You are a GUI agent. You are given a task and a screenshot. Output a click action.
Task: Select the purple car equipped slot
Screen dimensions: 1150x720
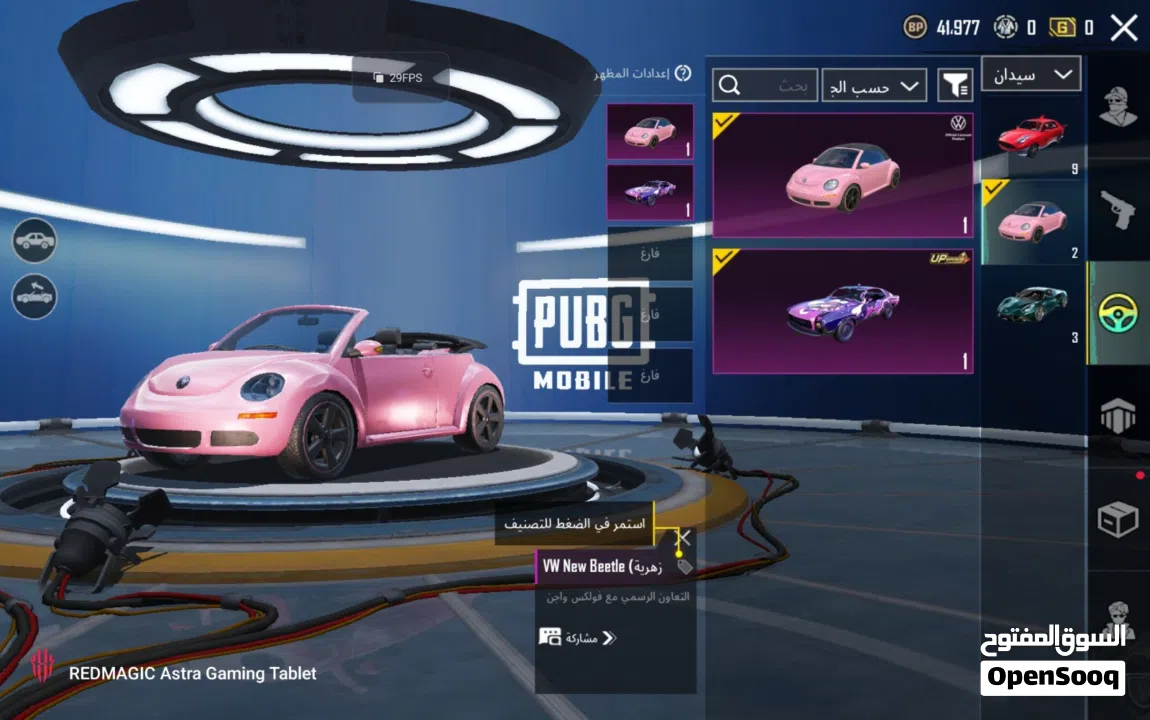coord(649,192)
